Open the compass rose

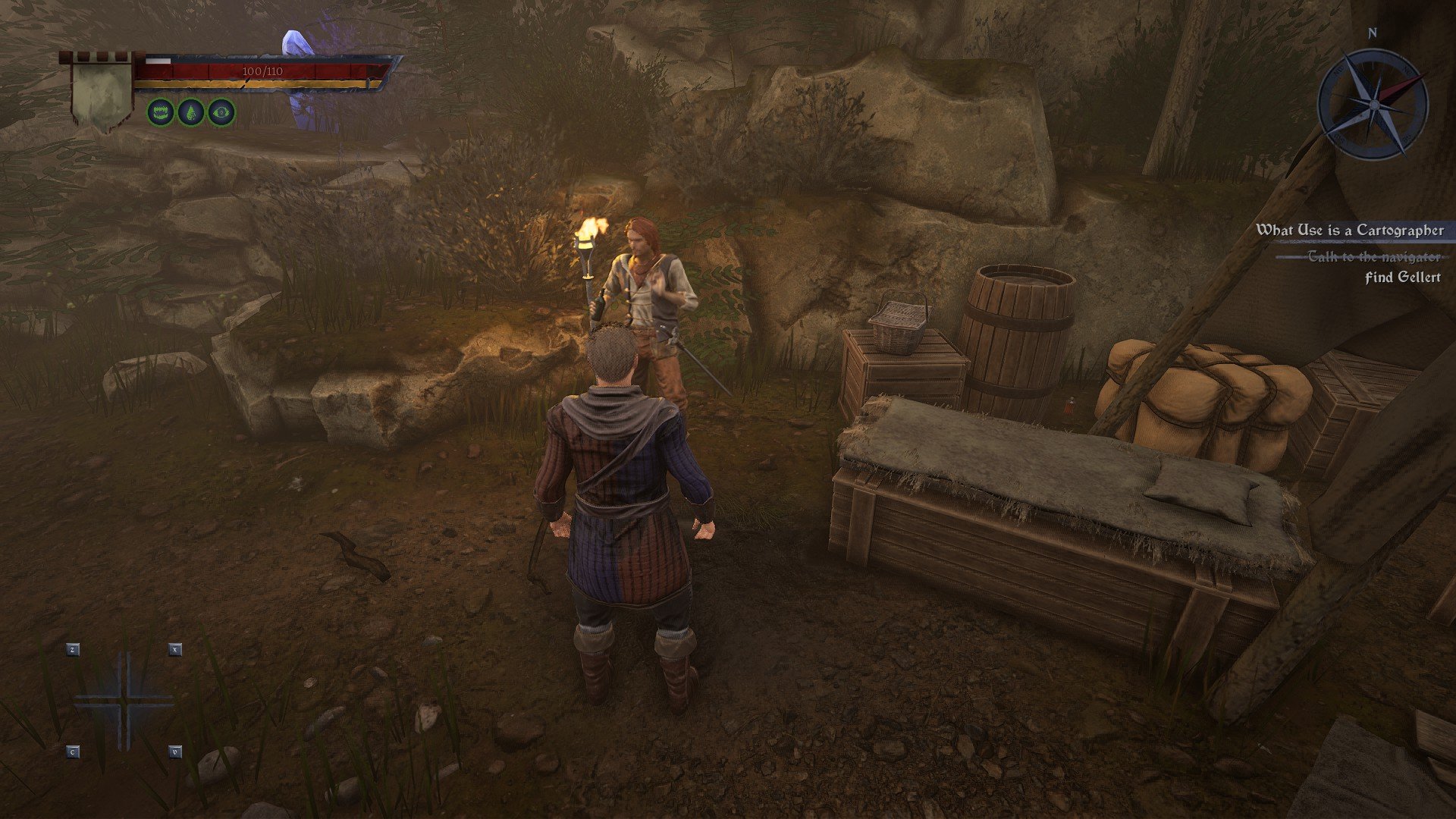[x=1373, y=104]
